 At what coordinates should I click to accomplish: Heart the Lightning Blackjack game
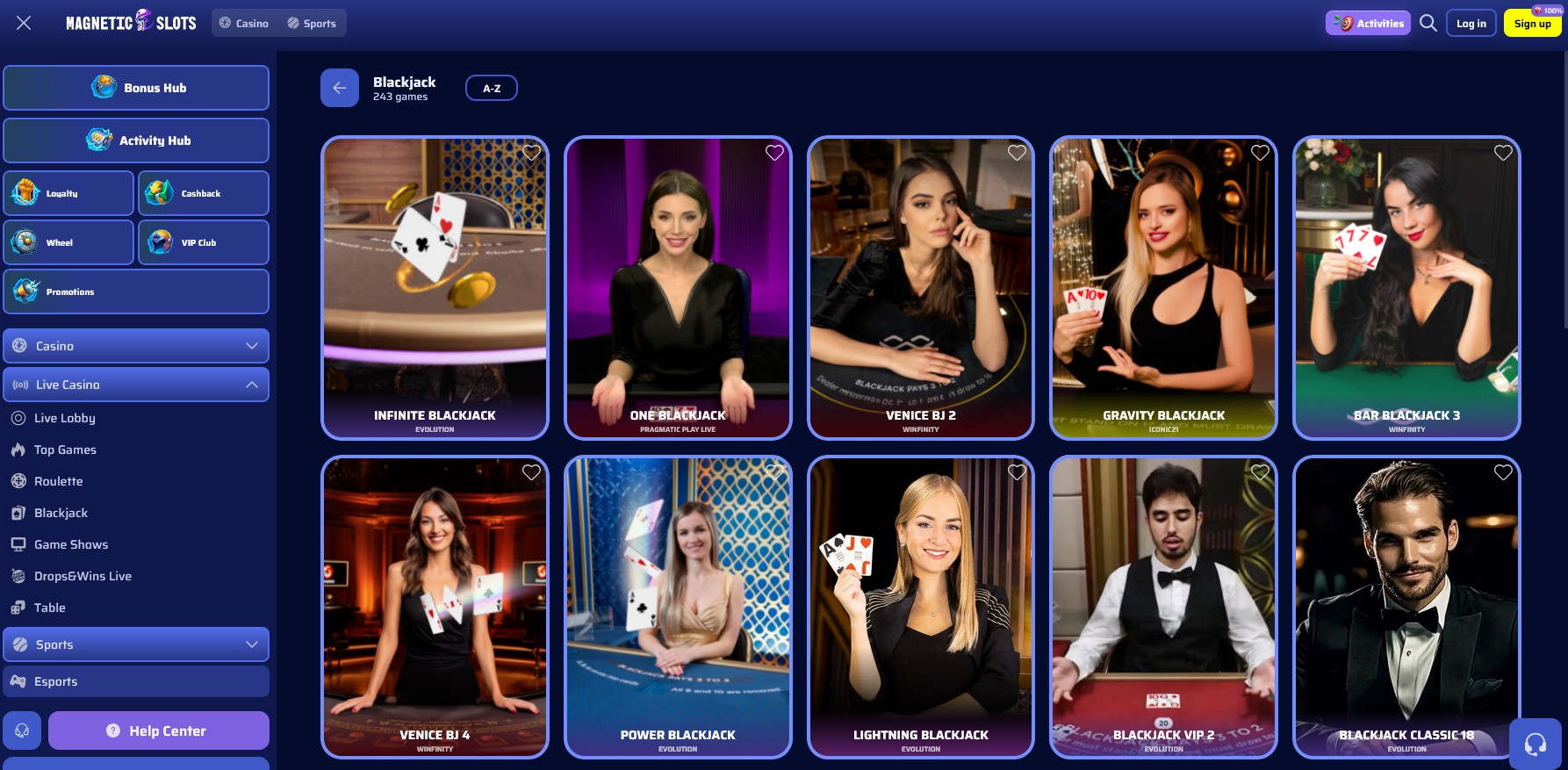(x=1017, y=471)
